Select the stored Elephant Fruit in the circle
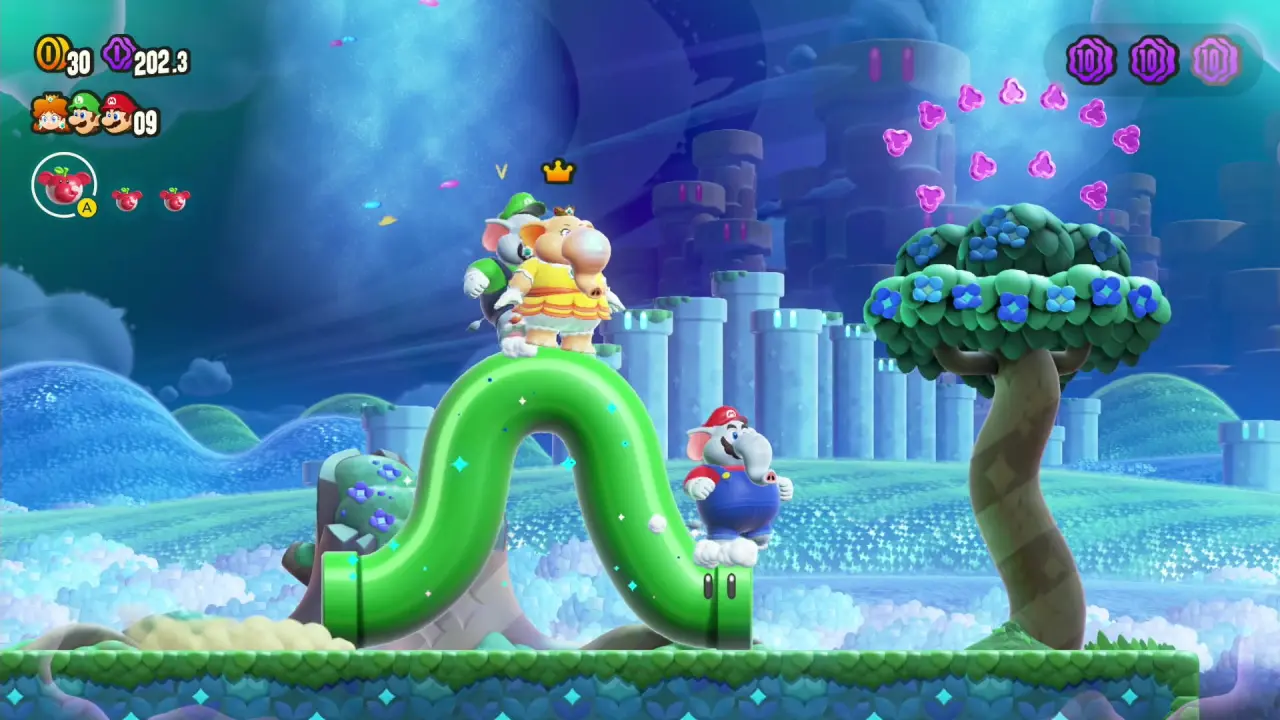The image size is (1280, 720). [x=64, y=185]
